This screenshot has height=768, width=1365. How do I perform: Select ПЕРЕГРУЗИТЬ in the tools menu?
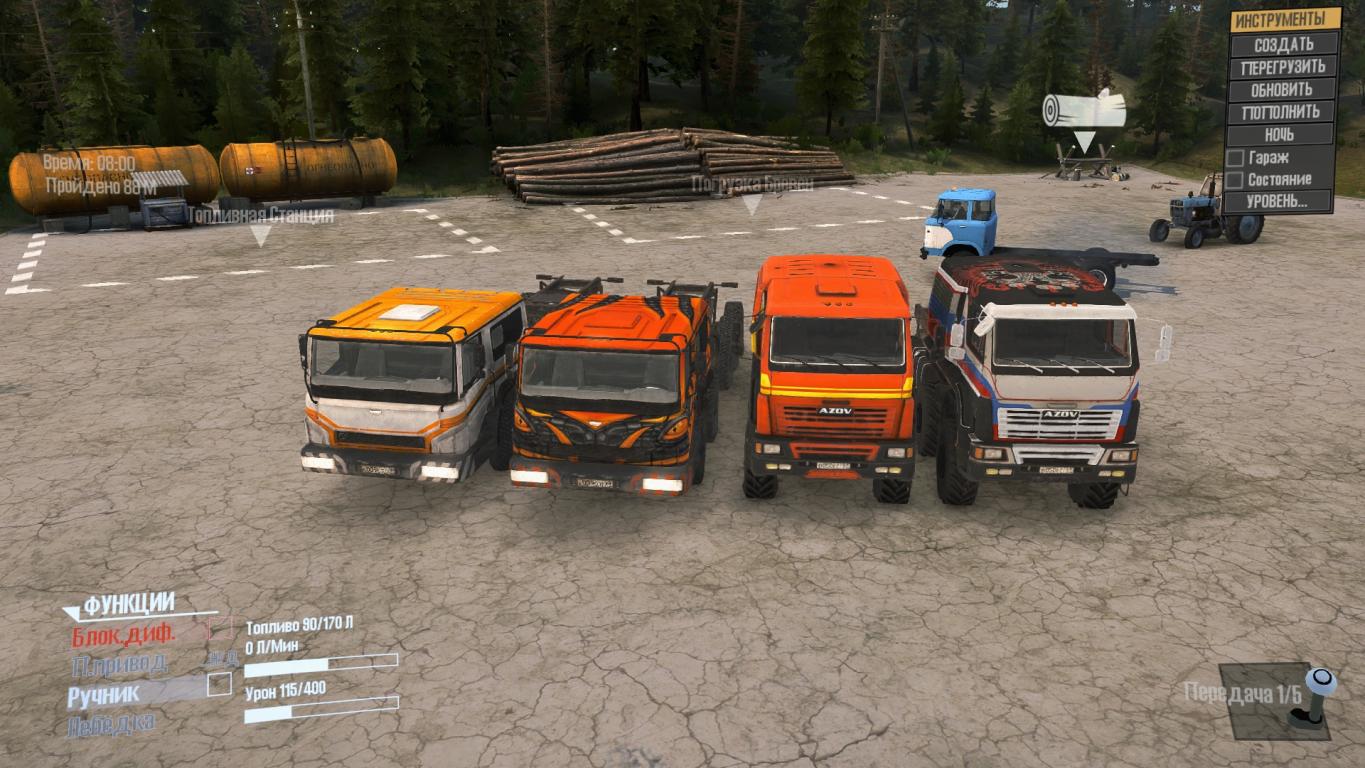point(1285,67)
